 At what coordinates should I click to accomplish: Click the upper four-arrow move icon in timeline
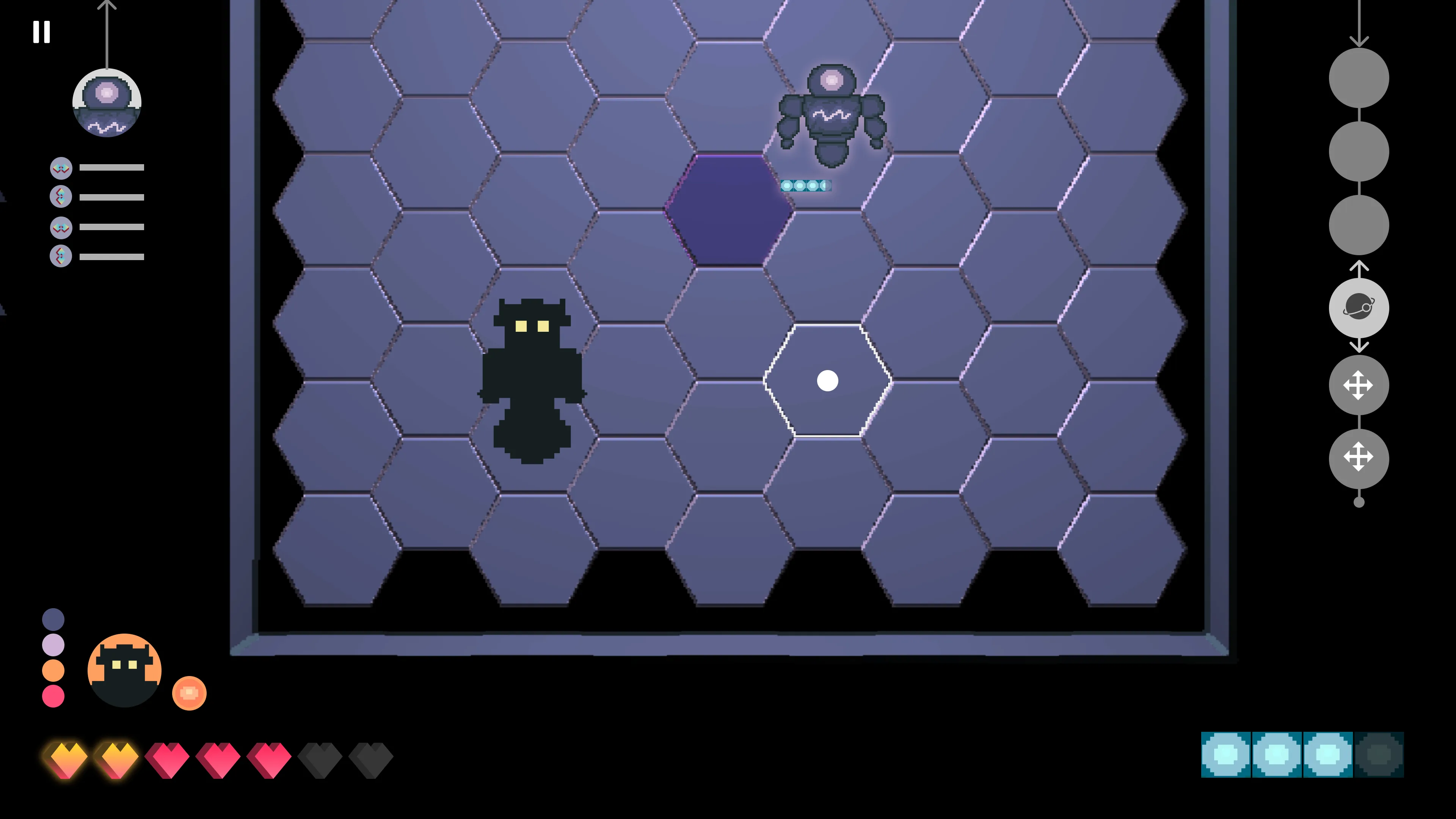coord(1359,385)
